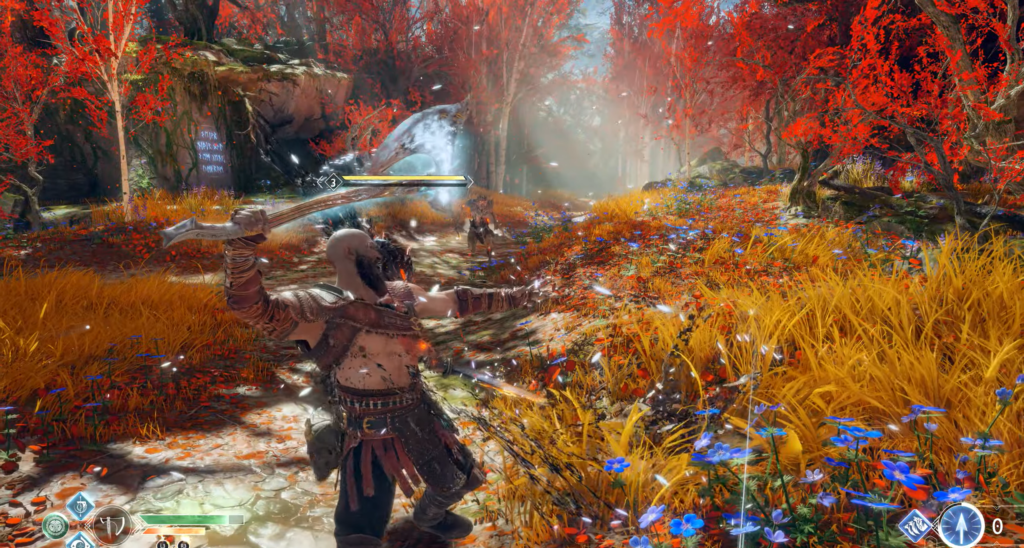Select the Leviathan Axe weapon icon
This screenshot has height=548, width=1024.
(x=110, y=524)
